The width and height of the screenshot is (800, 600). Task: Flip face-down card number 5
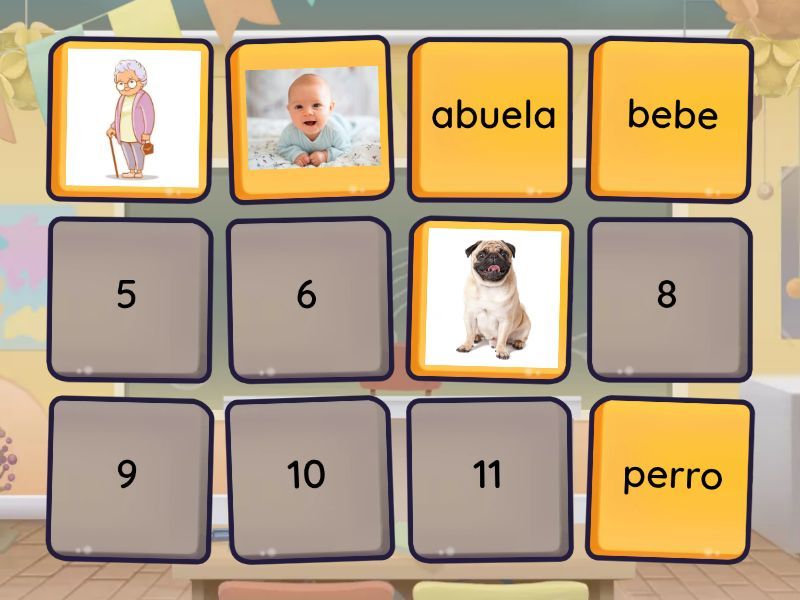128,296
